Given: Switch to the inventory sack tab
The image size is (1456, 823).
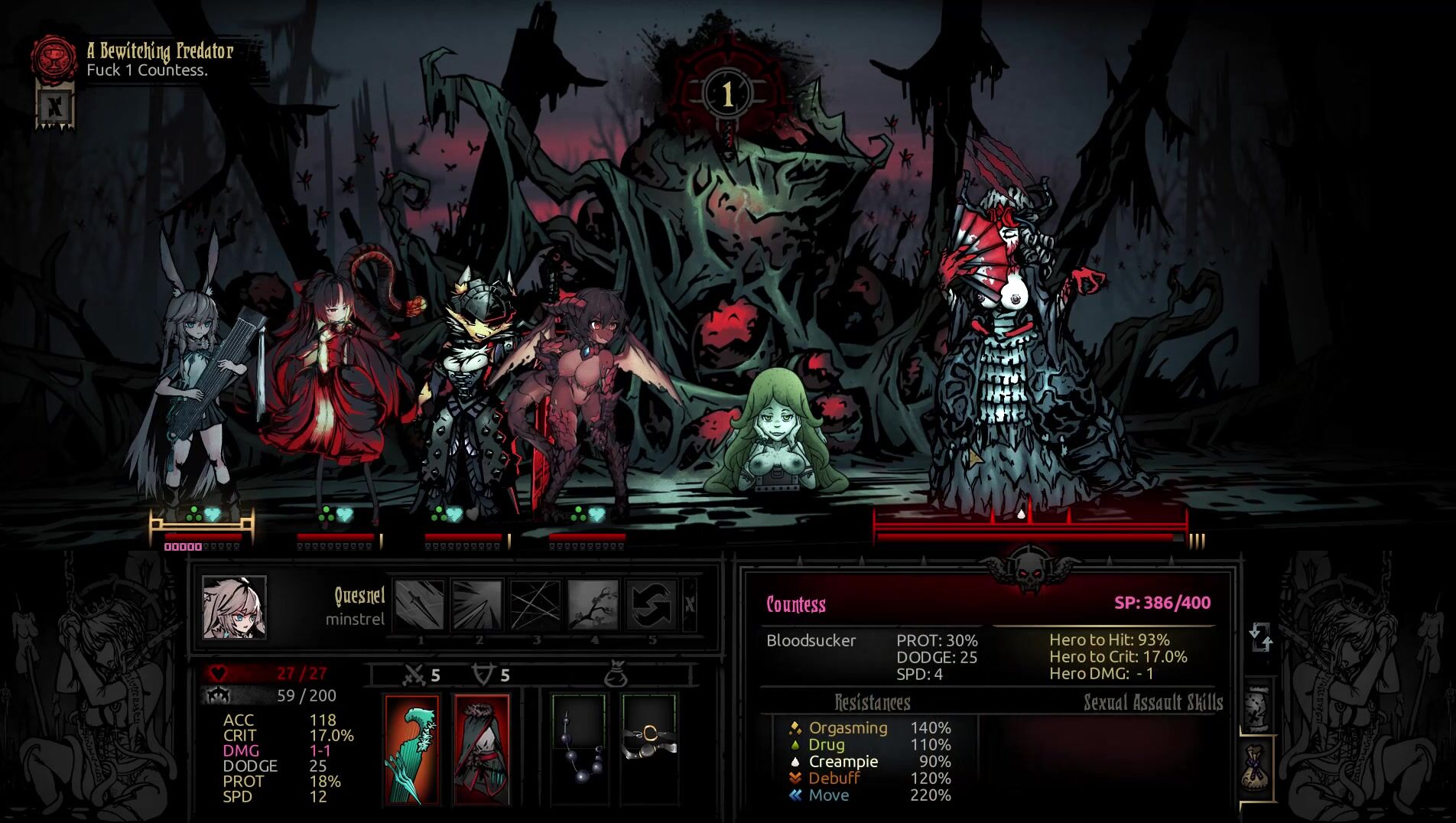Looking at the screenshot, I should click(1256, 768).
